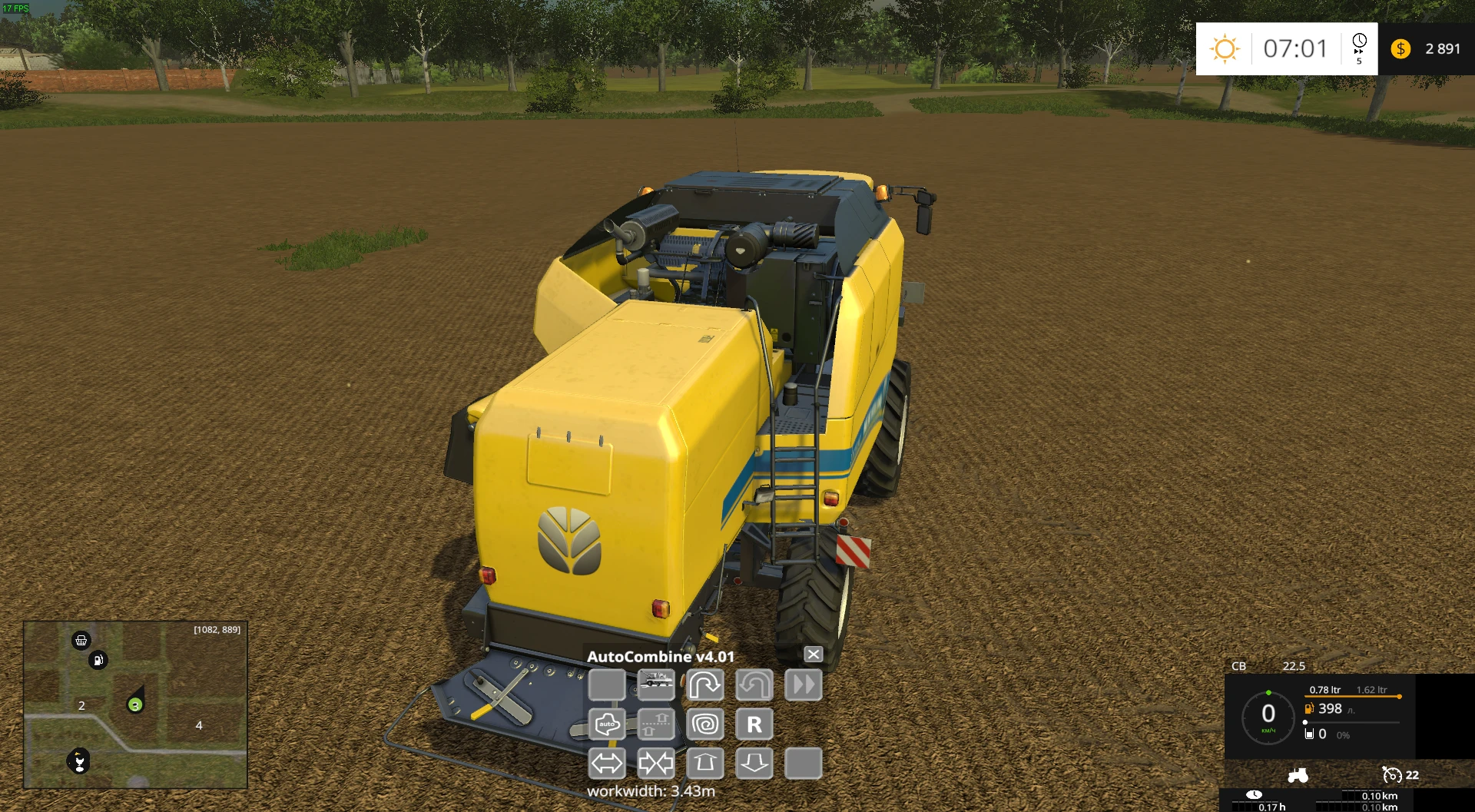This screenshot has width=1475, height=812.
Task: Toggle the headland turning mode button
Action: click(656, 724)
